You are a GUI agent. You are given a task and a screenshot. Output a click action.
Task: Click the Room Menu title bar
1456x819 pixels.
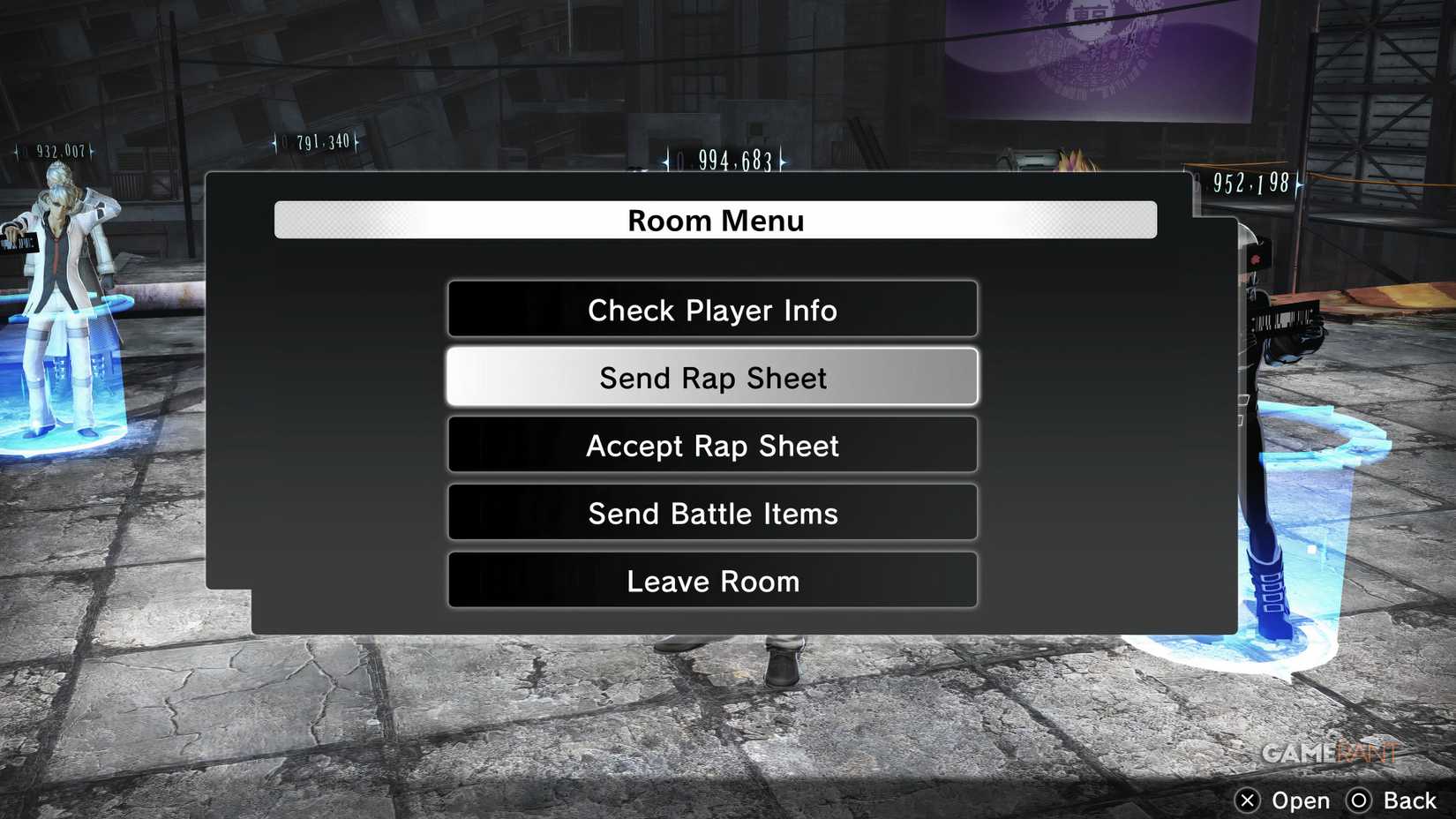[715, 221]
